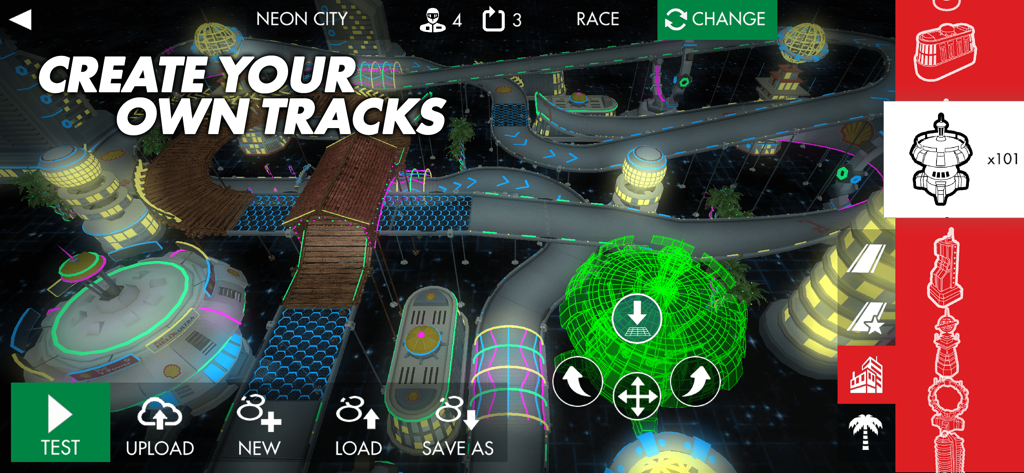
Task: Go back with the top-left arrow
Action: point(20,19)
